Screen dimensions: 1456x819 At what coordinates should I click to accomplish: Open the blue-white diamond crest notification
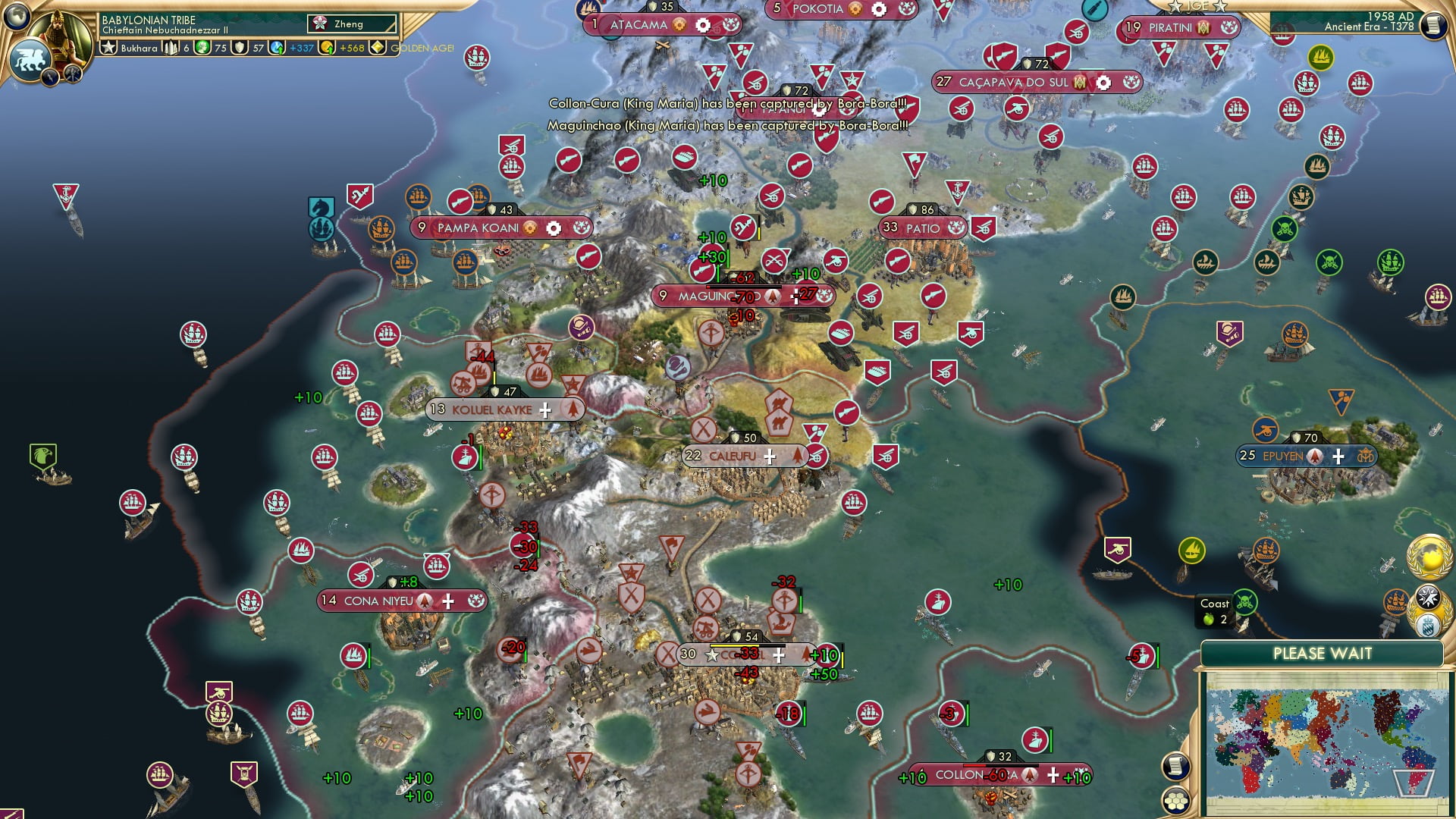coord(1429,626)
